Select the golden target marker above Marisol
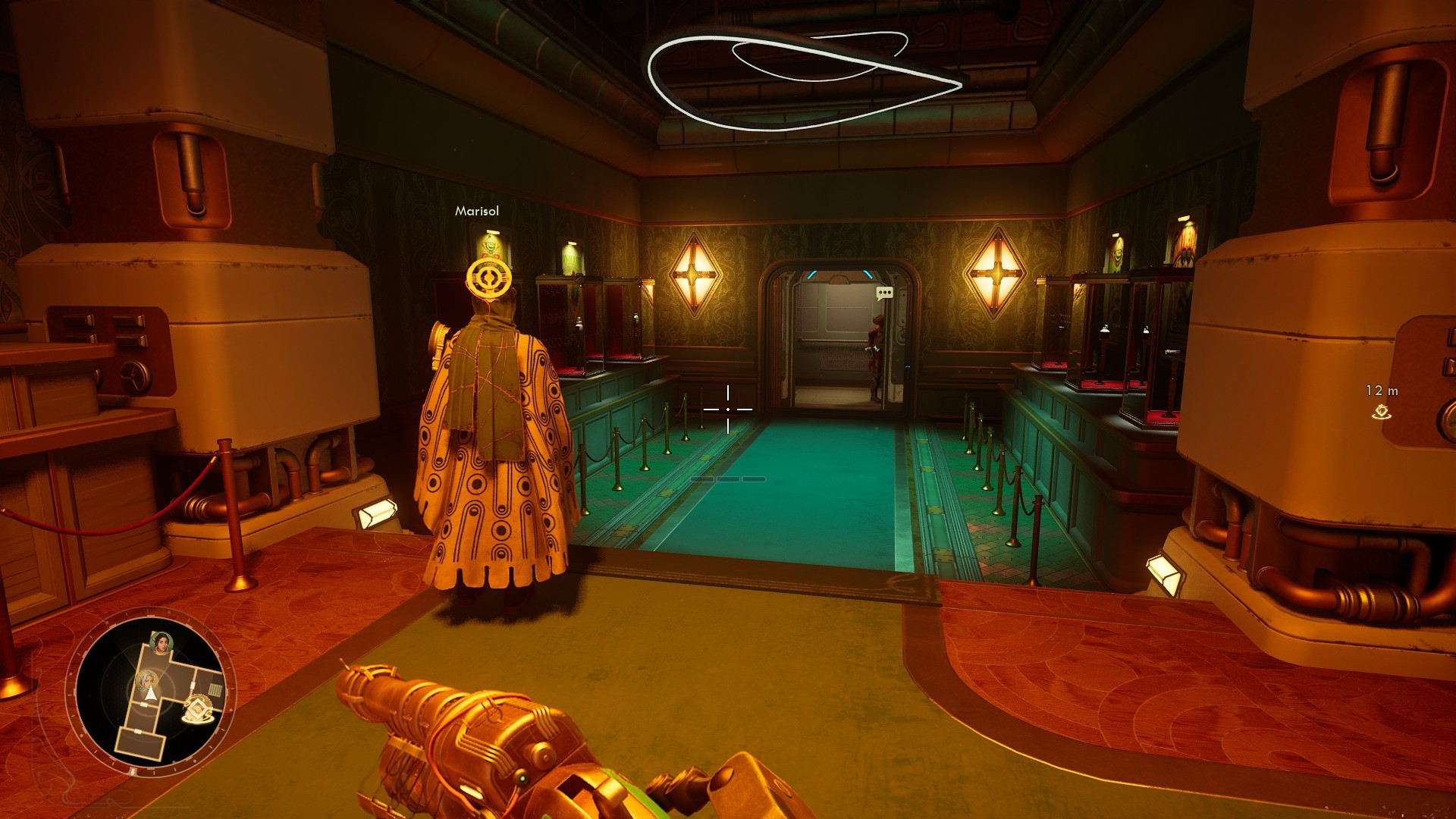Image resolution: width=1456 pixels, height=819 pixels. 489,278
